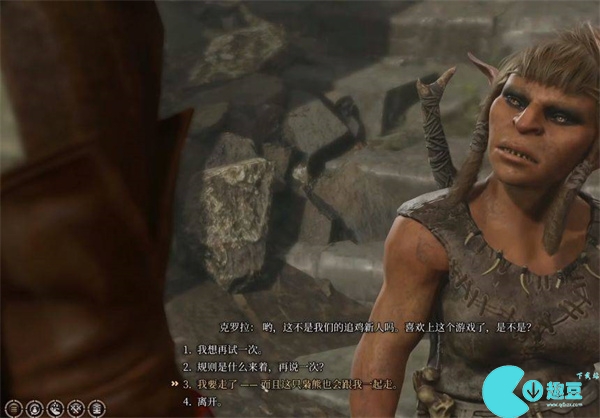Click the middle round icon in the bottom-left row

pyautogui.click(x=55, y=407)
